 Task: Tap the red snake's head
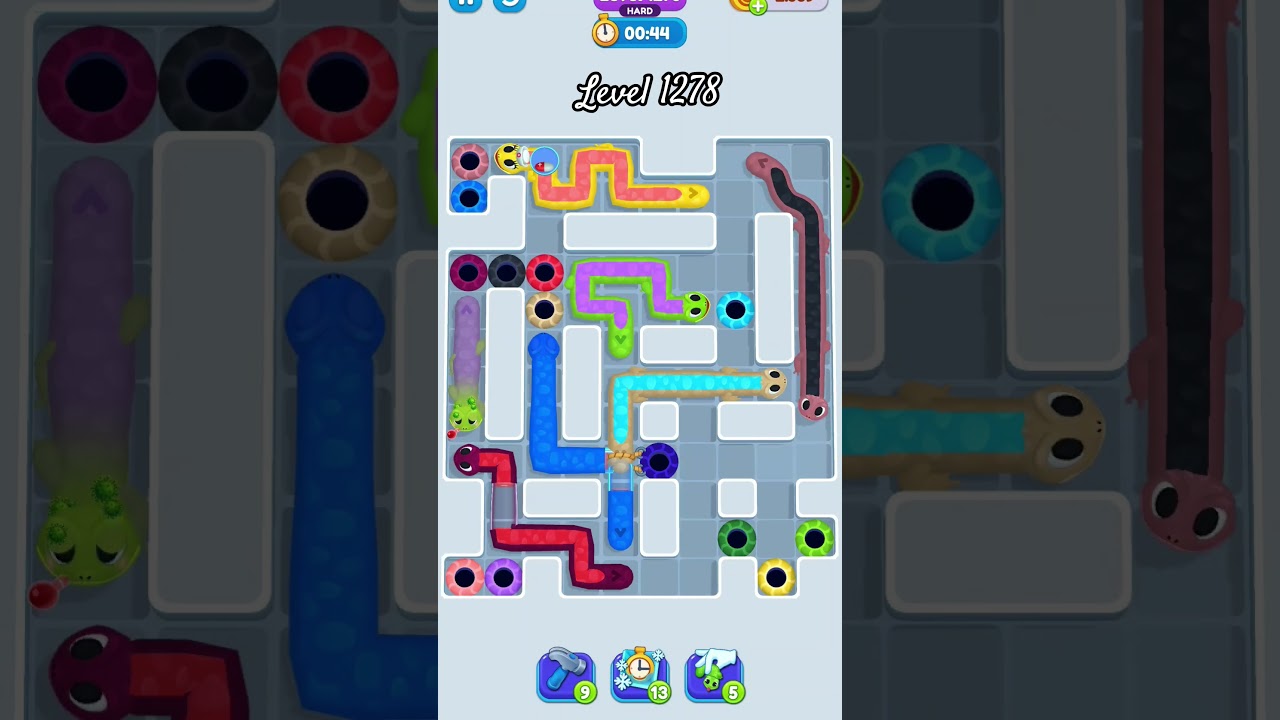tap(463, 460)
